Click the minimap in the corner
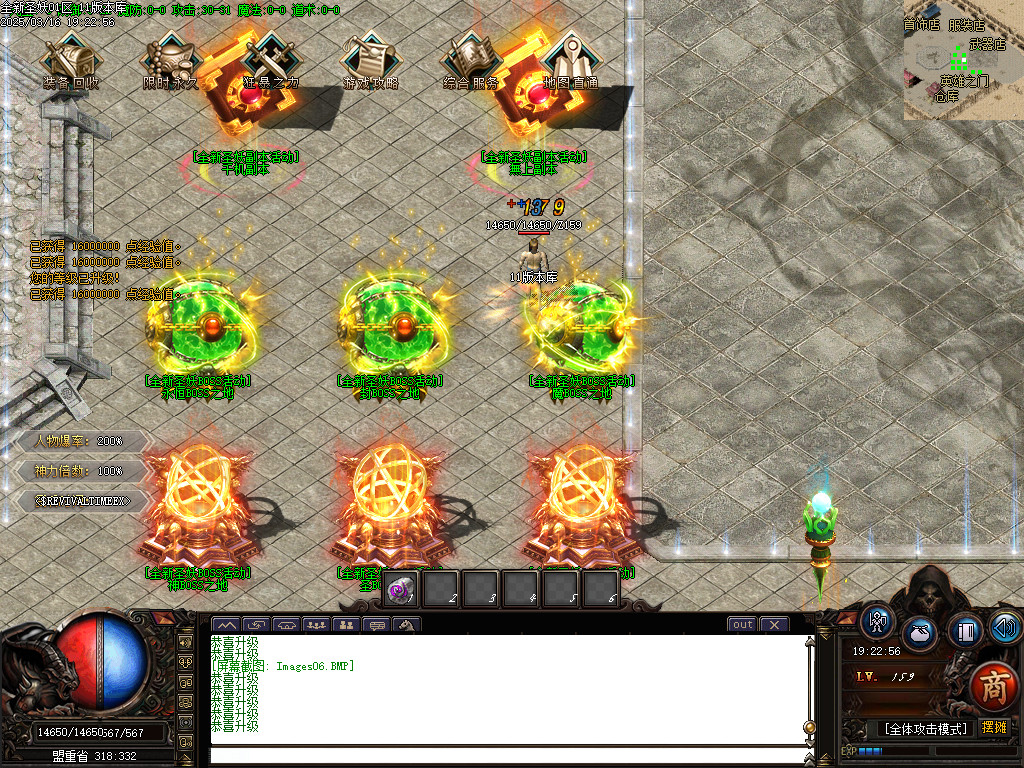This screenshot has height=768, width=1024. point(963,60)
